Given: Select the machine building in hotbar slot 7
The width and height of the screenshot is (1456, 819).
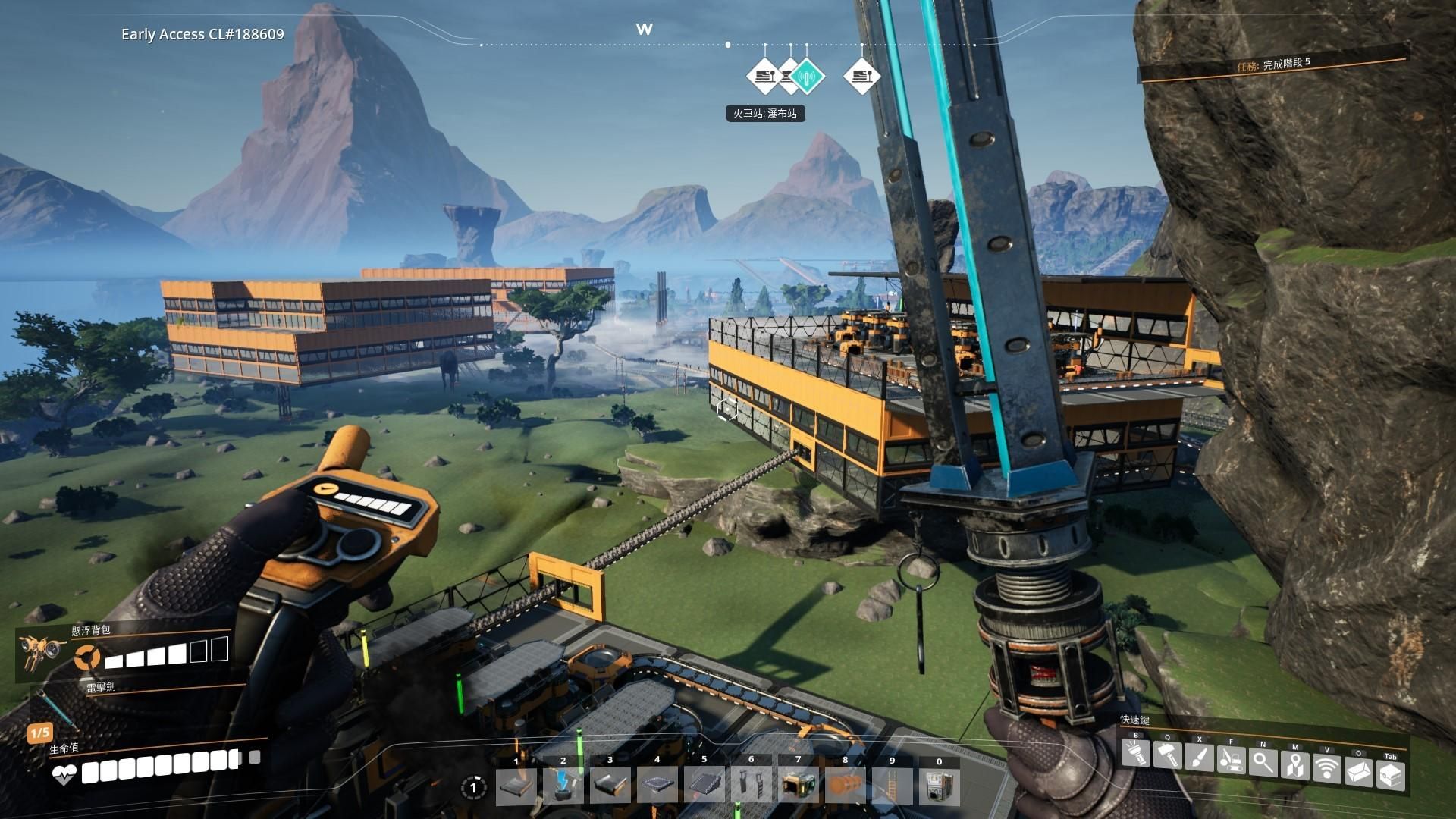Looking at the screenshot, I should coord(799,786).
